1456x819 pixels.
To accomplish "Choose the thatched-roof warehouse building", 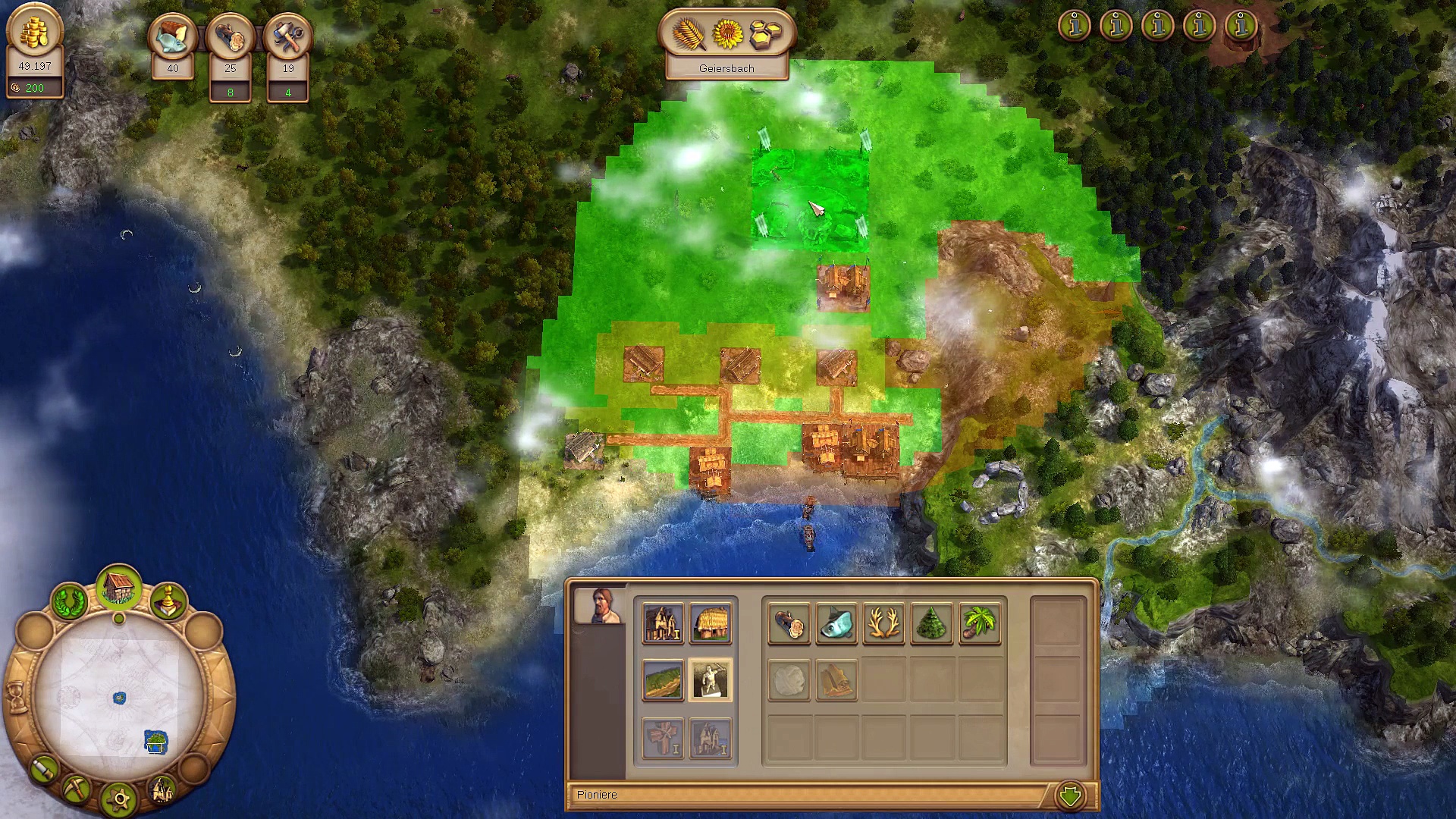I will click(711, 623).
